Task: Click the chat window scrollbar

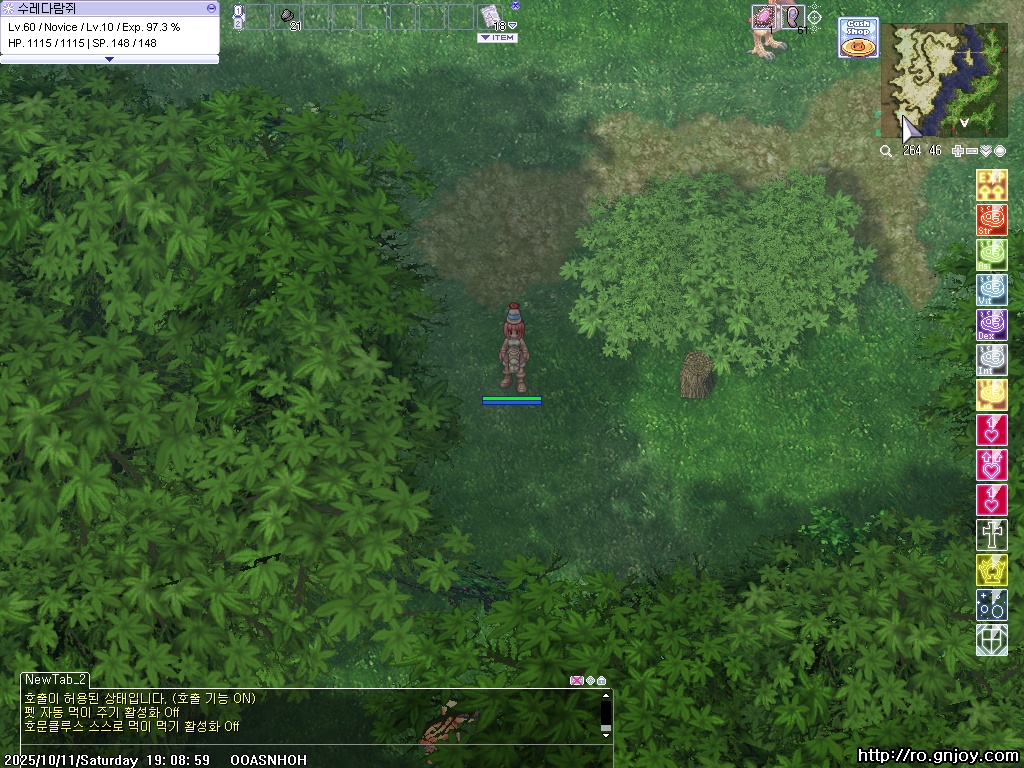Action: click(x=605, y=714)
